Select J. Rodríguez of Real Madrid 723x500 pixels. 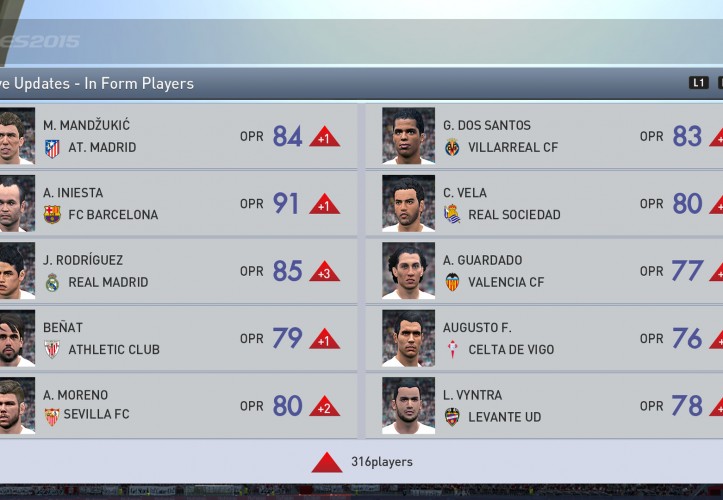180,271
